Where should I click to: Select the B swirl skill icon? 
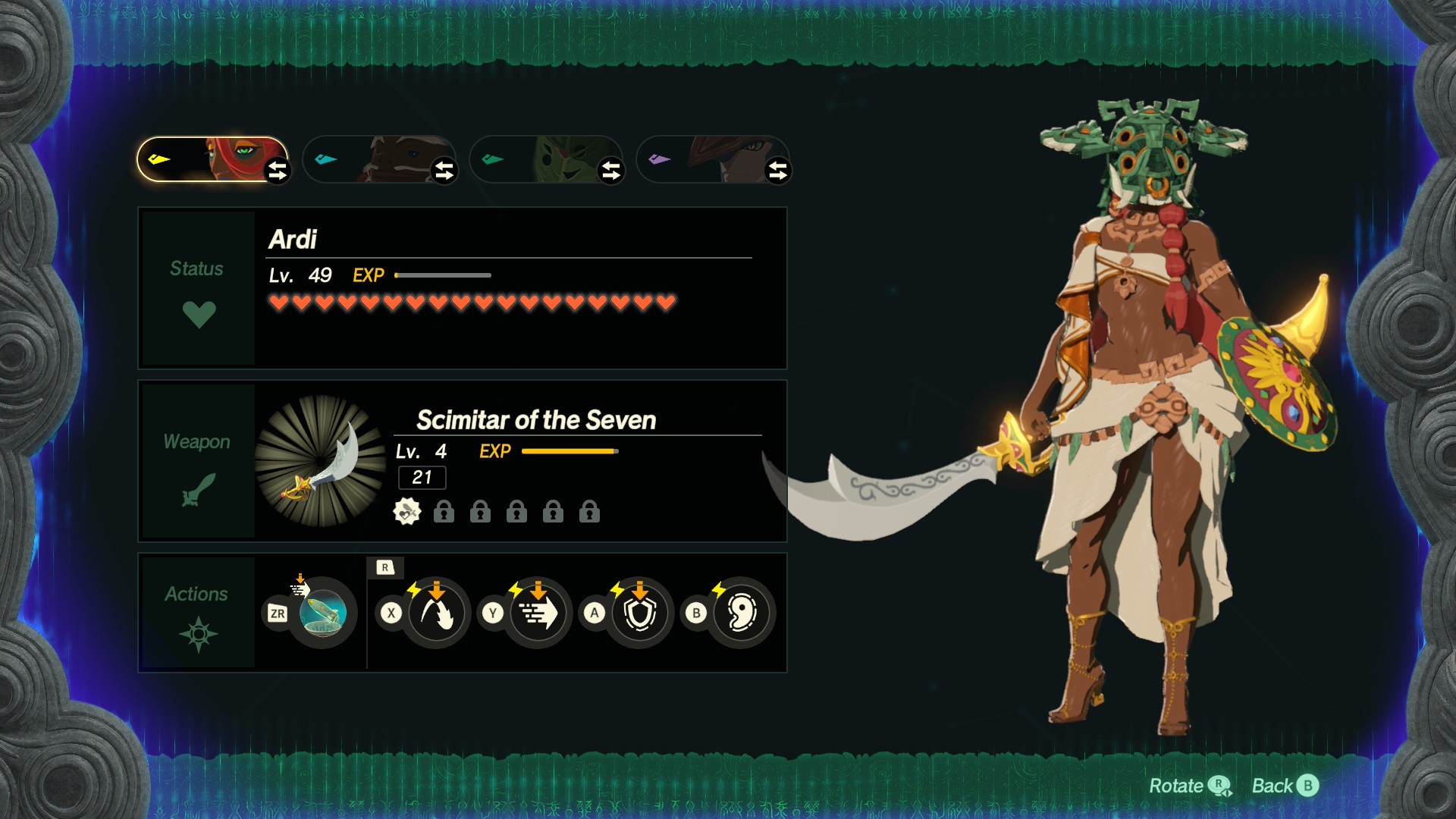742,613
